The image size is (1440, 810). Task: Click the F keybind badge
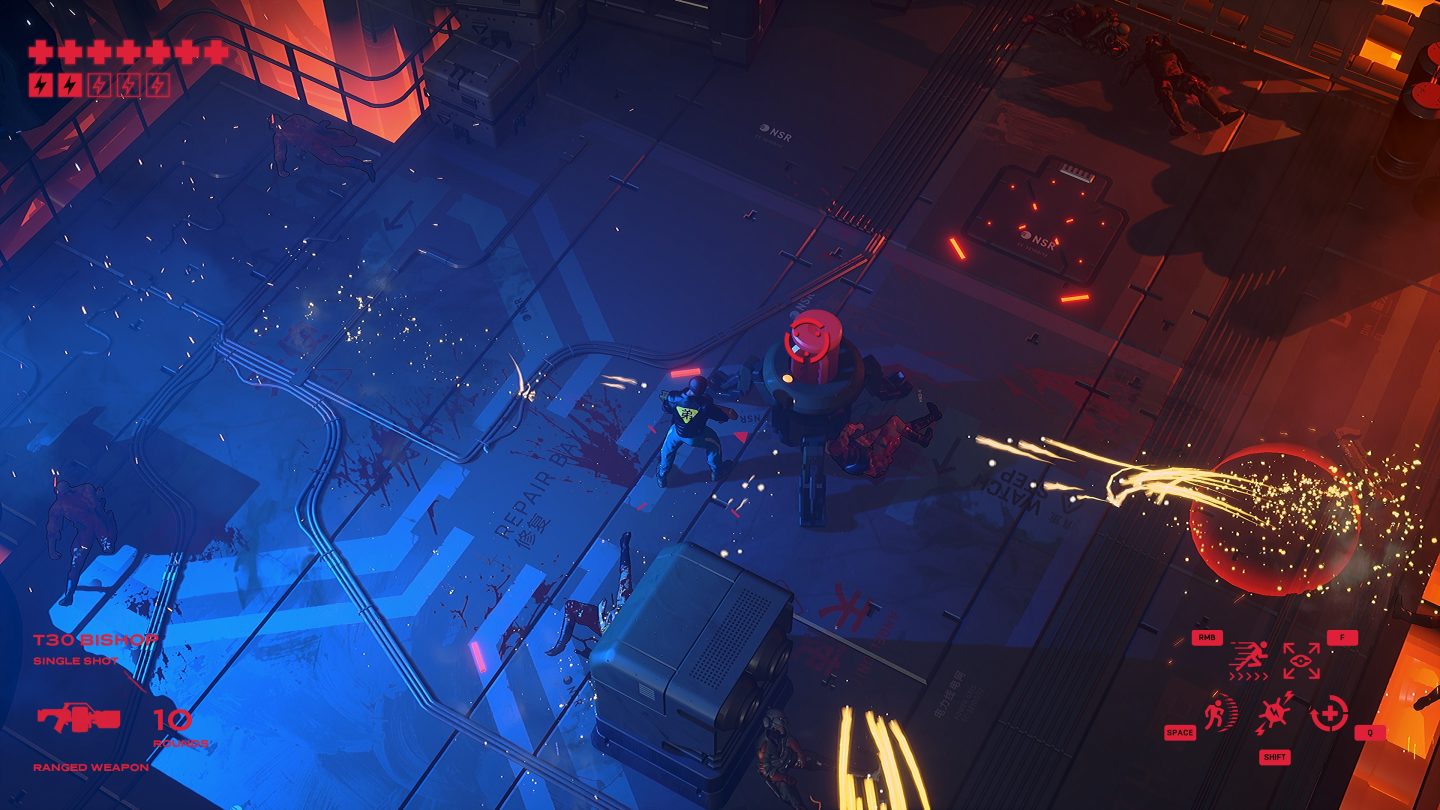tap(1342, 637)
